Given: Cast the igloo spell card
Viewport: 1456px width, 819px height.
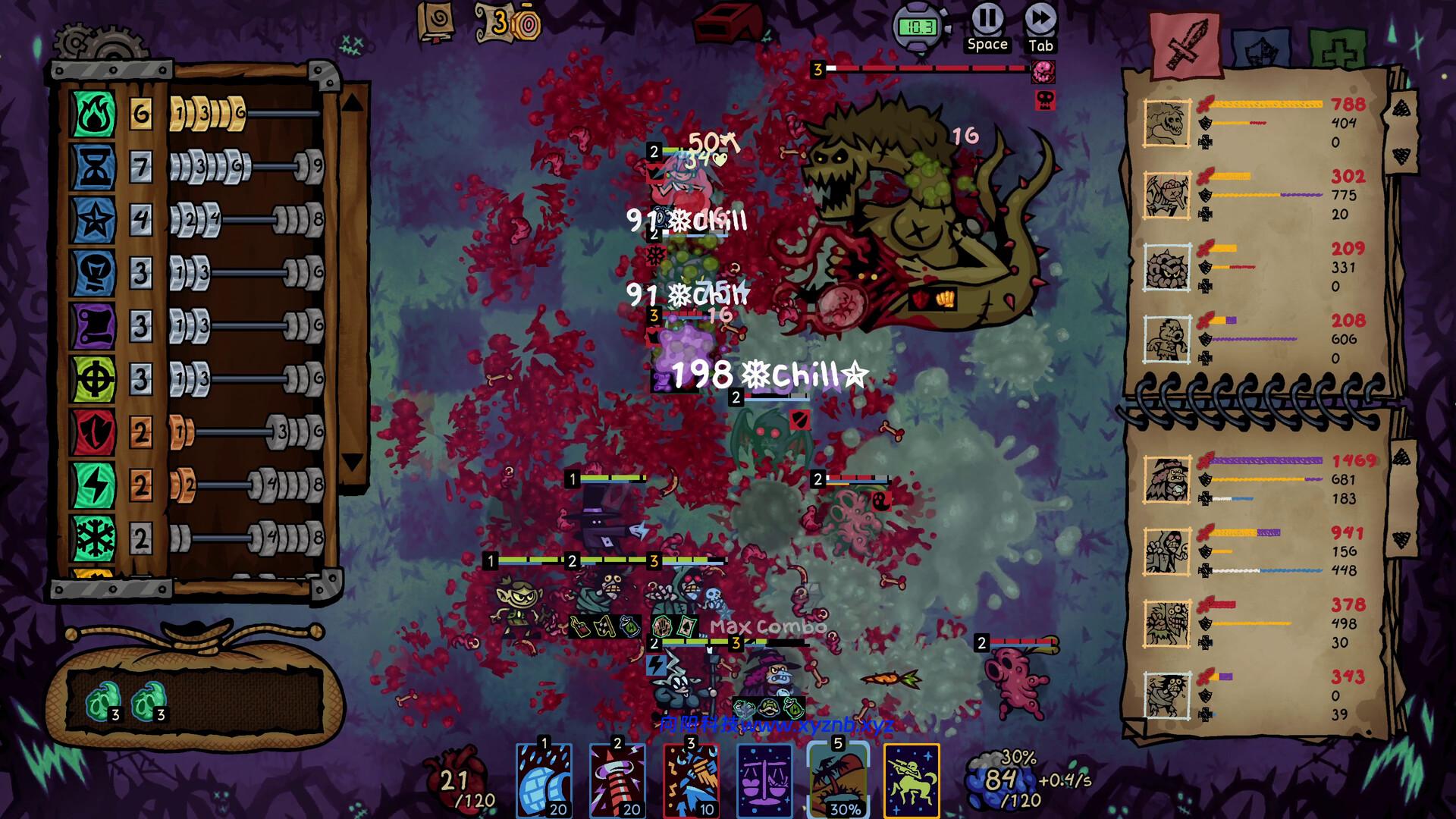Looking at the screenshot, I should coord(544,780).
